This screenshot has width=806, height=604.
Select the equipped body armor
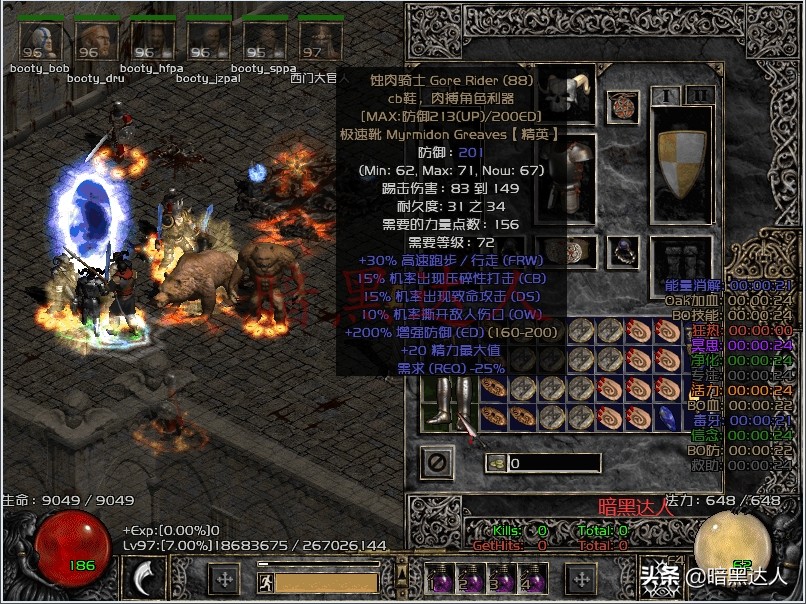567,178
